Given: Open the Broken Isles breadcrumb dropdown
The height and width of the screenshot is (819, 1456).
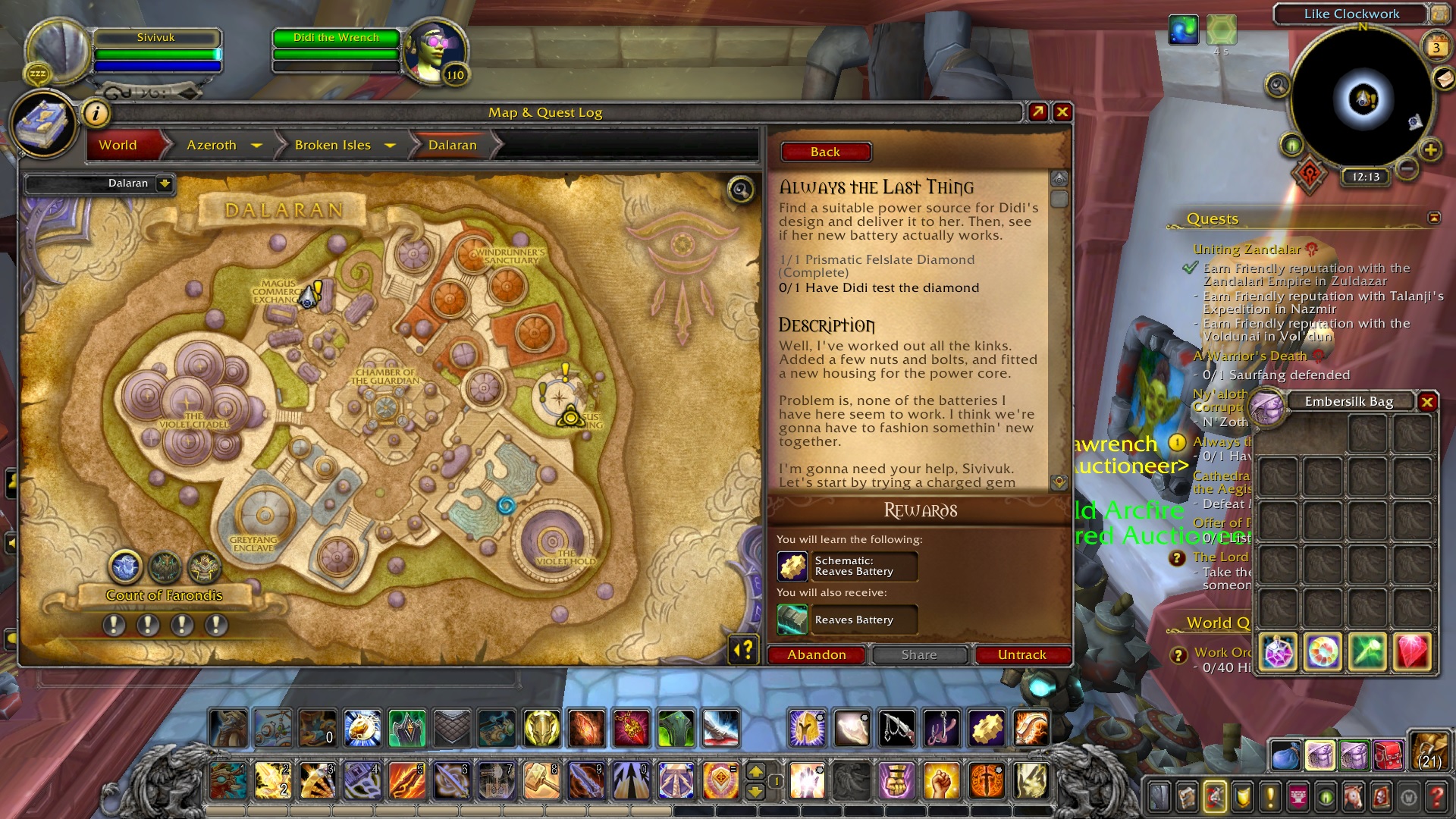Looking at the screenshot, I should point(391,145).
